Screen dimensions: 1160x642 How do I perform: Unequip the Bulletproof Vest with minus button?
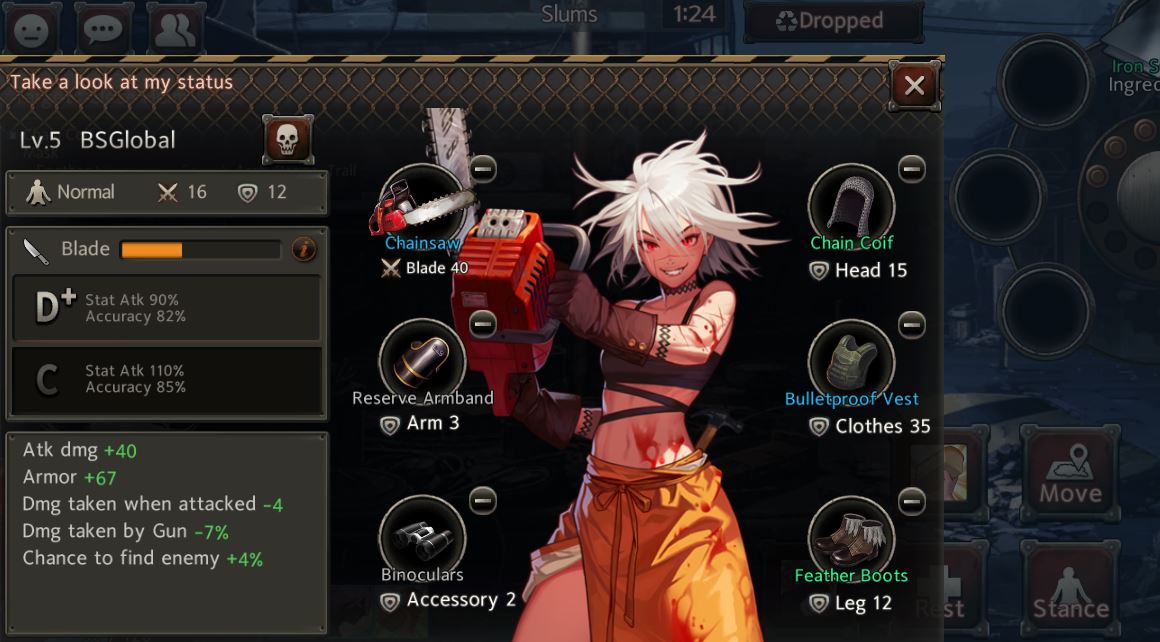coord(912,324)
